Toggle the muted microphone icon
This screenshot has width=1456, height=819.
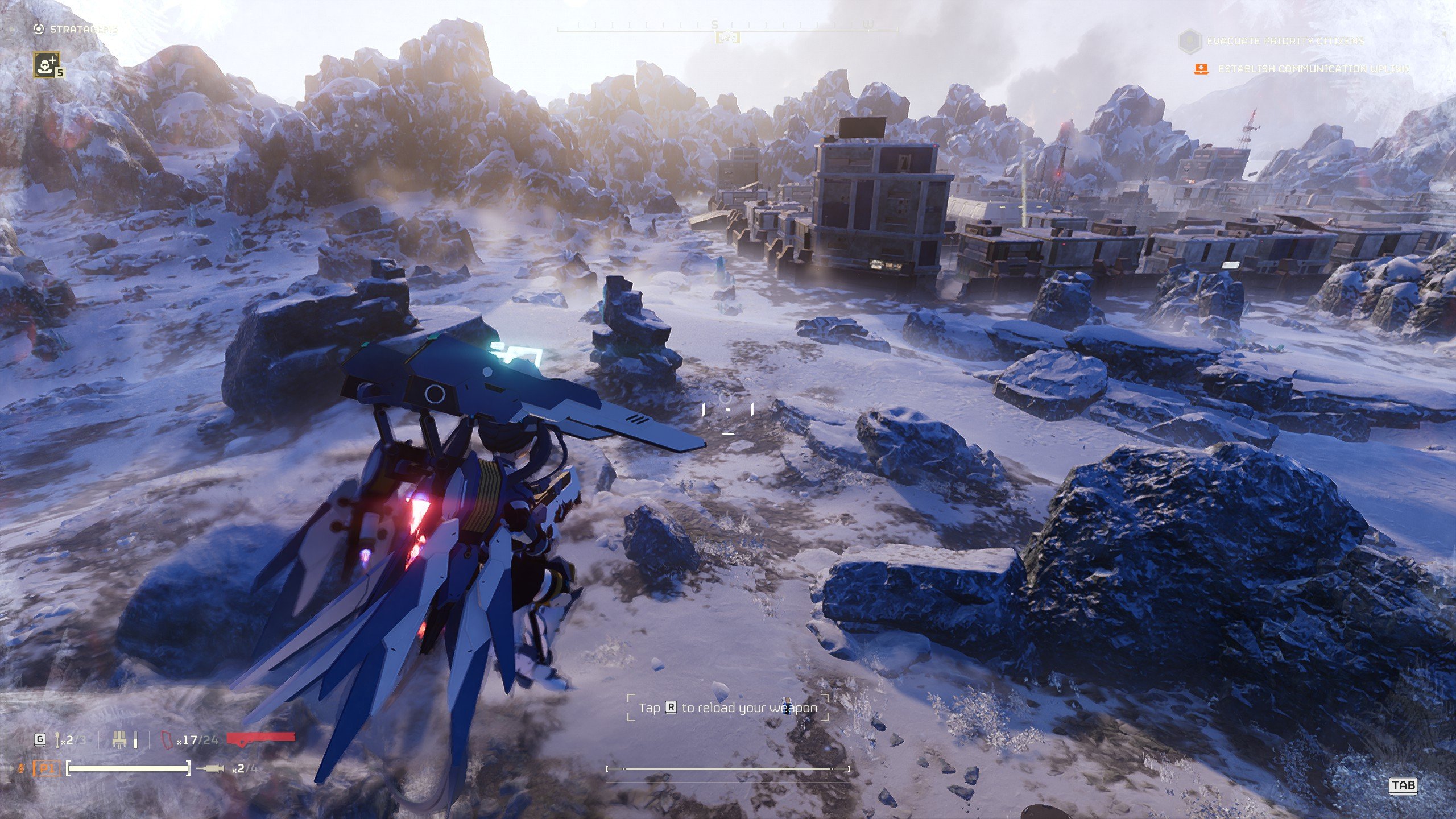pyautogui.click(x=22, y=769)
